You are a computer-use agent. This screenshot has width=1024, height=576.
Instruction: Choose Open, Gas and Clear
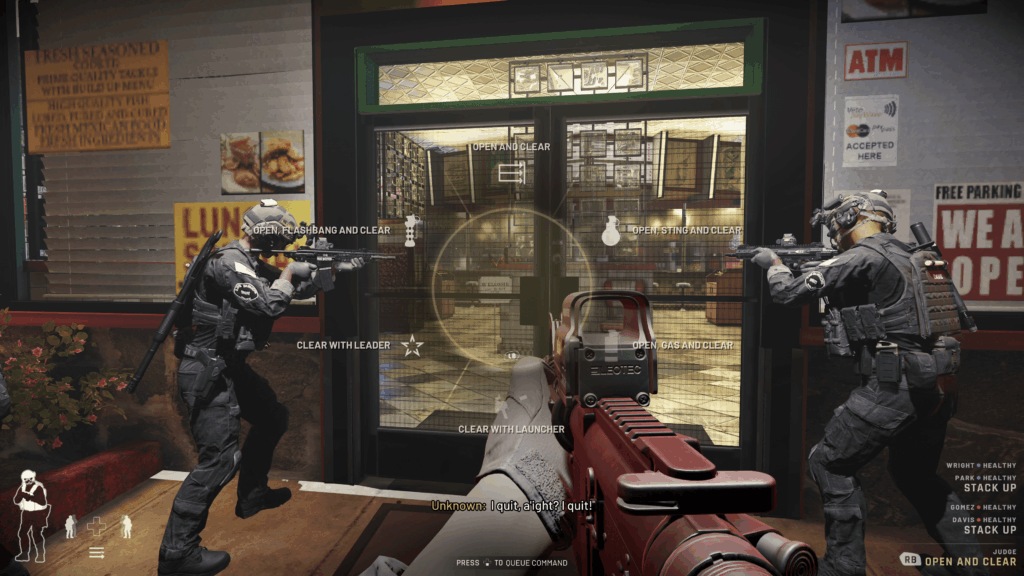[x=611, y=346]
